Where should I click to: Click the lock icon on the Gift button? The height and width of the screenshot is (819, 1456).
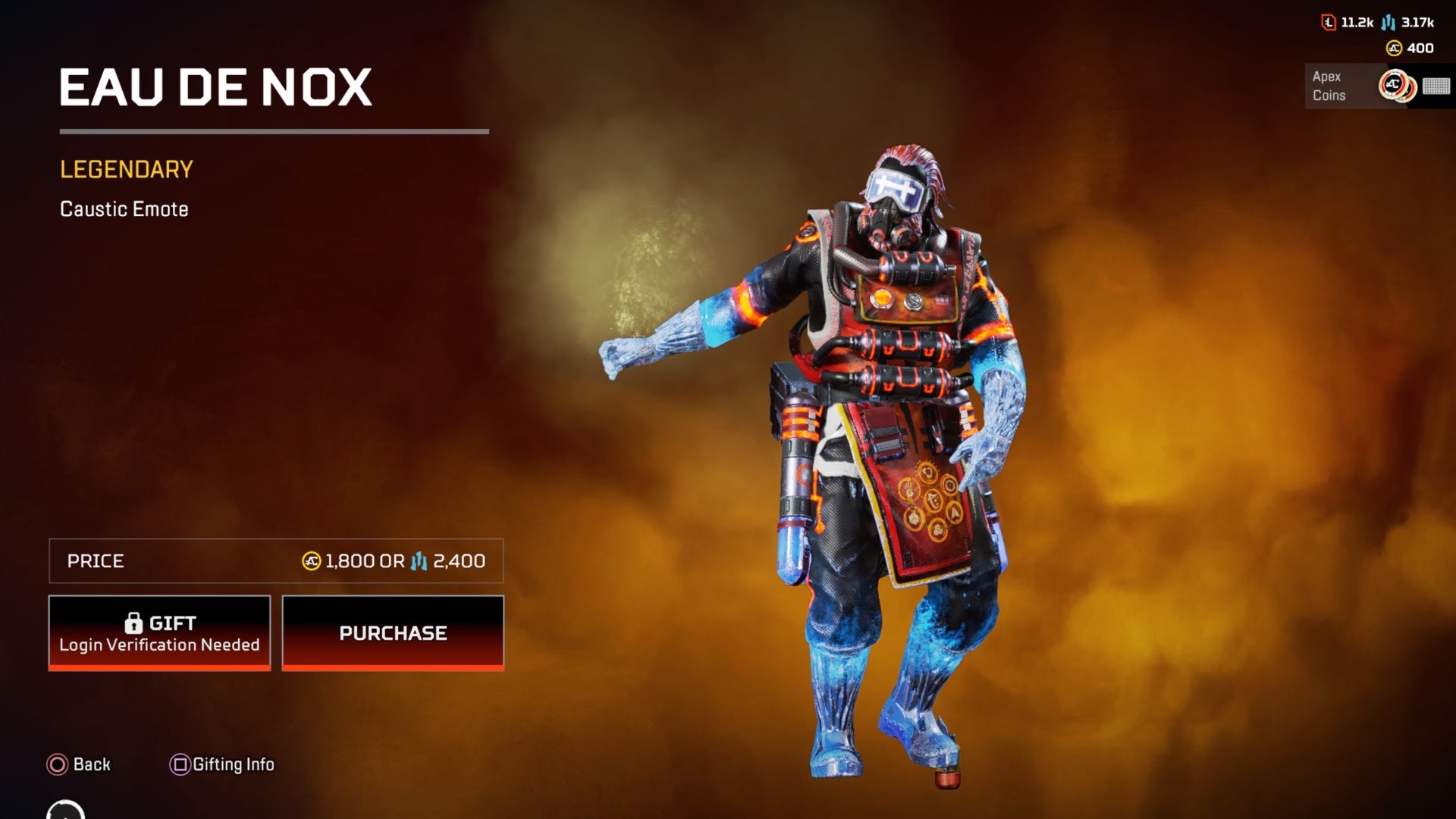135,622
